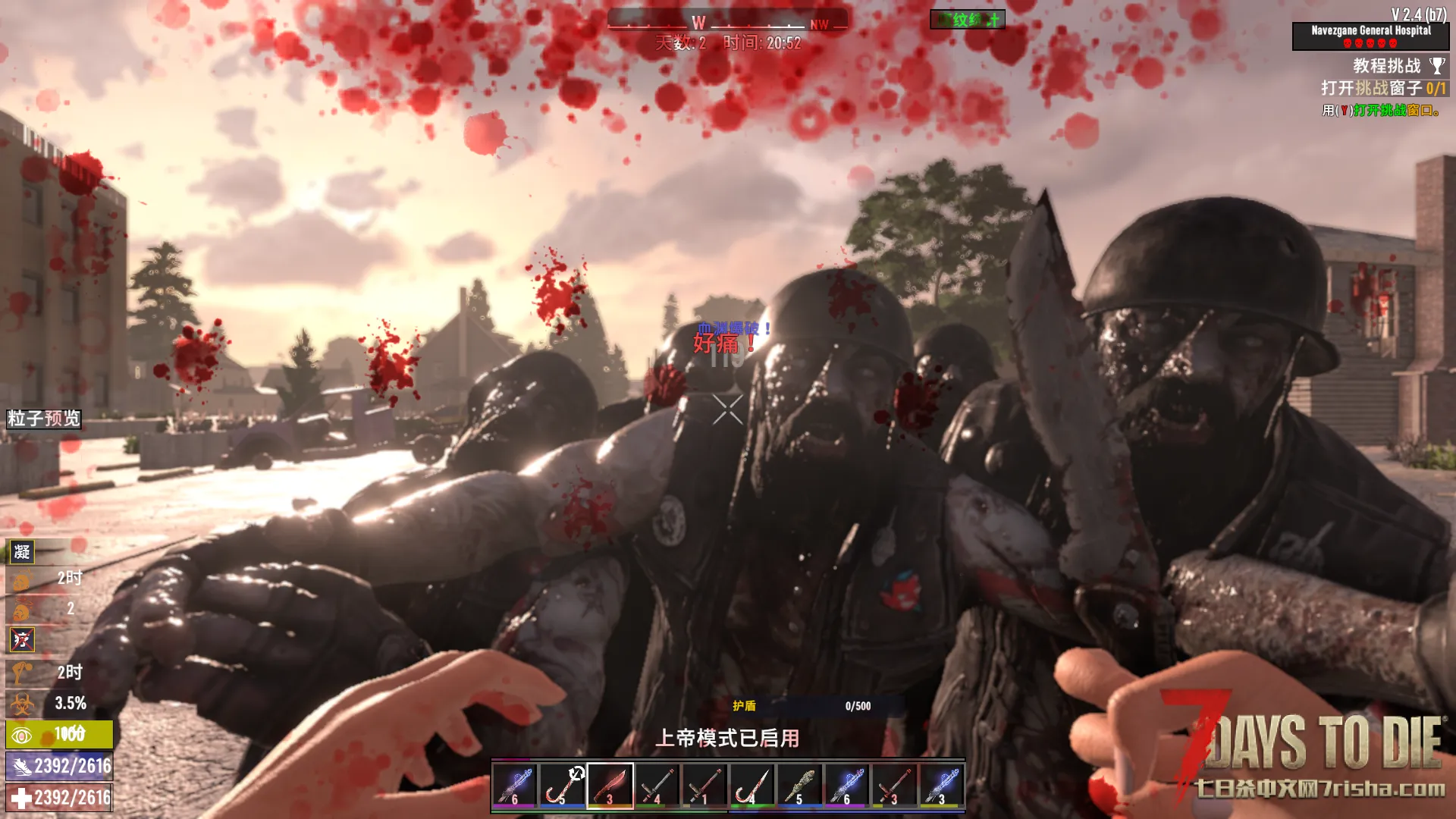Select the spiked club hotbar slot
1456x819 pixels.
pos(799,786)
